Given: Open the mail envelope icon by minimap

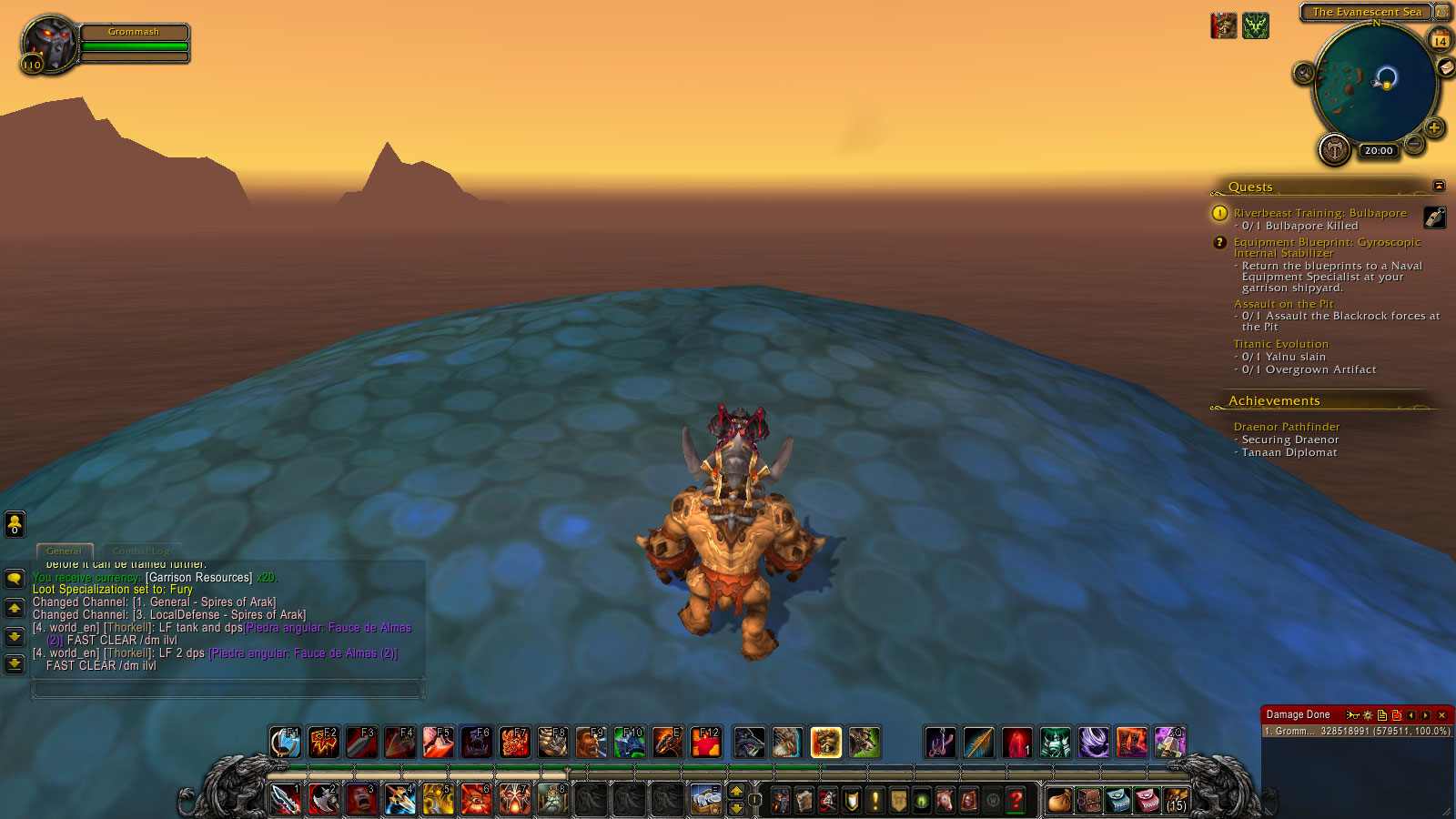Looking at the screenshot, I should coord(1445,68).
